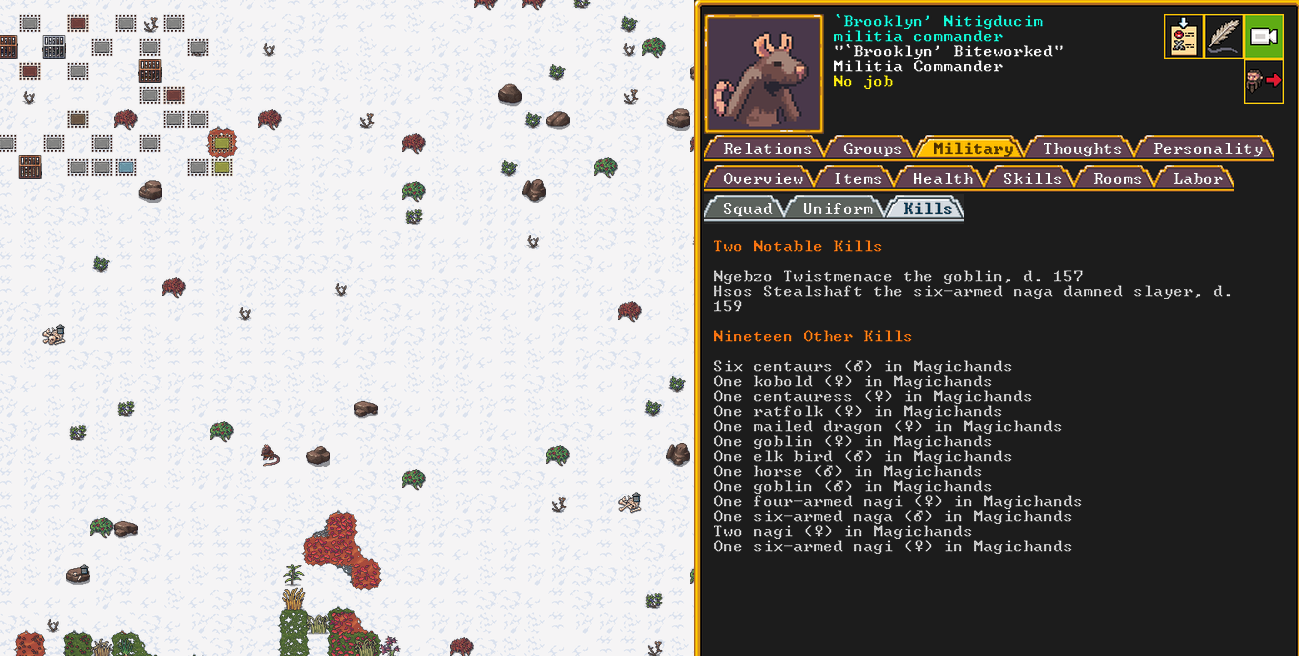Viewport: 1299px width, 656px height.
Task: Open the Uniform sub-tab
Action: [837, 208]
